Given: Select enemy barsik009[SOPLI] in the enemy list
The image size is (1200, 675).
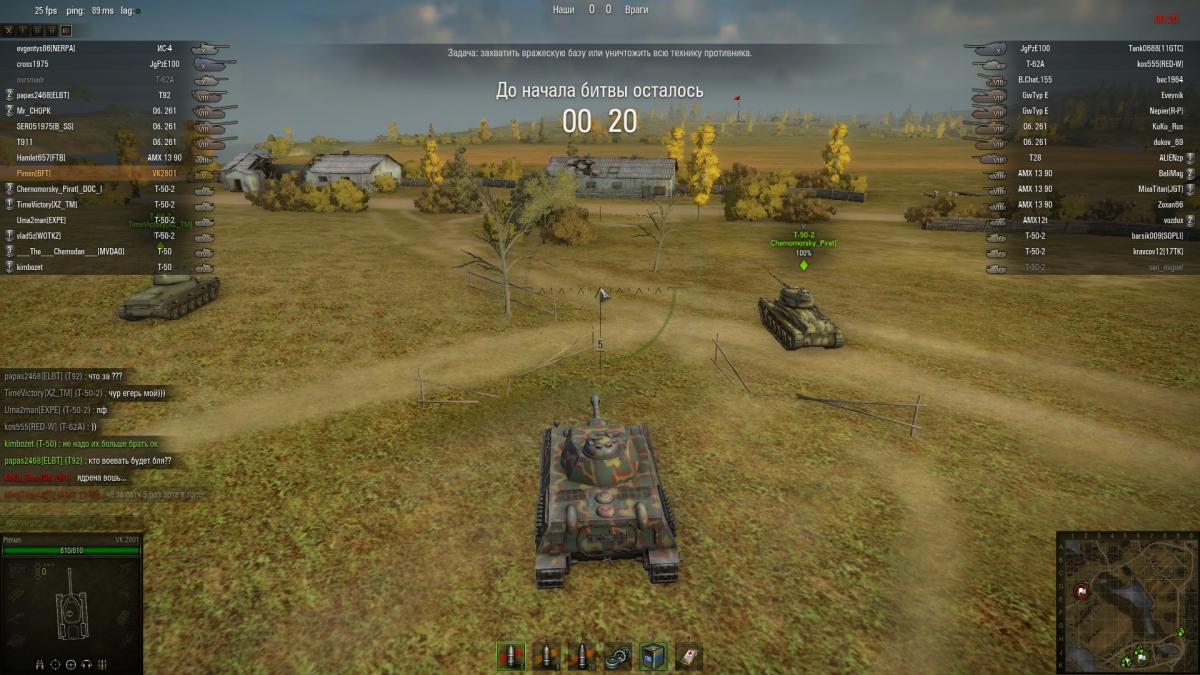Looking at the screenshot, I should tap(1157, 236).
